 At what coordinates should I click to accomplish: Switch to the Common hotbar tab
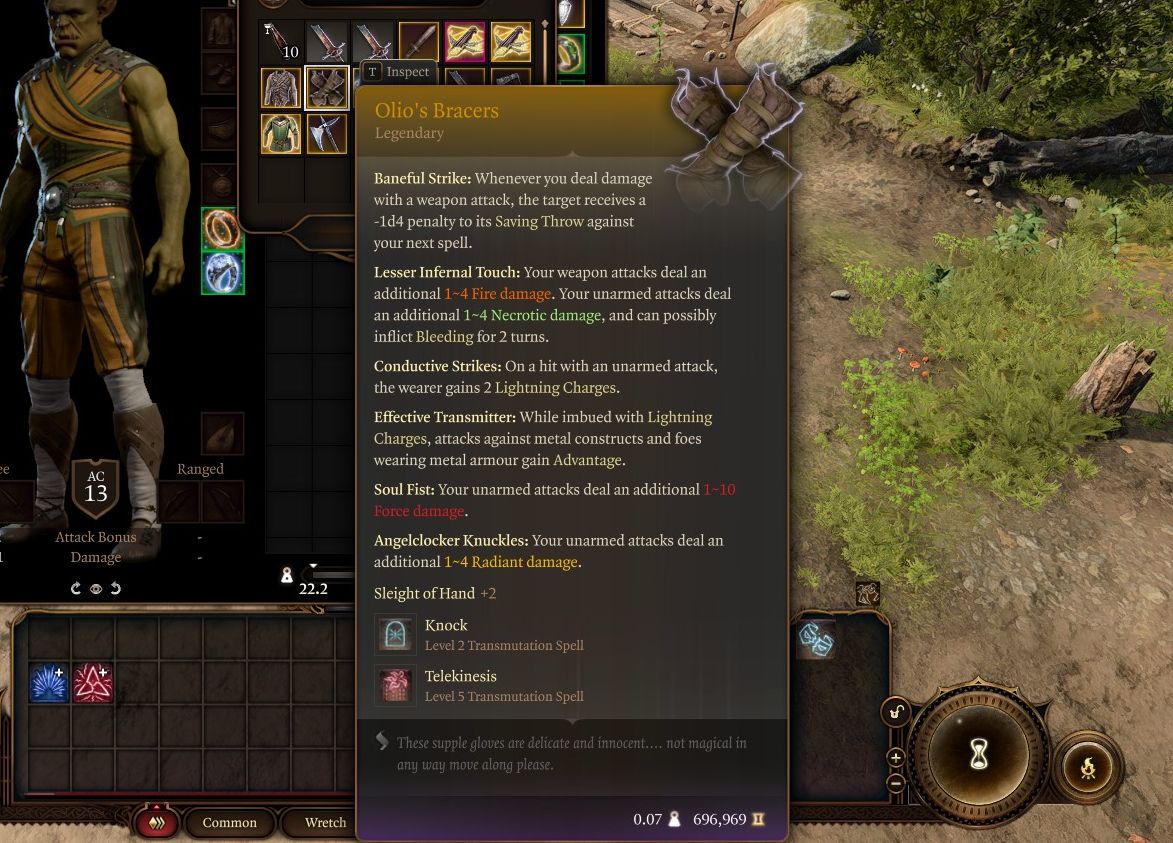tap(229, 823)
